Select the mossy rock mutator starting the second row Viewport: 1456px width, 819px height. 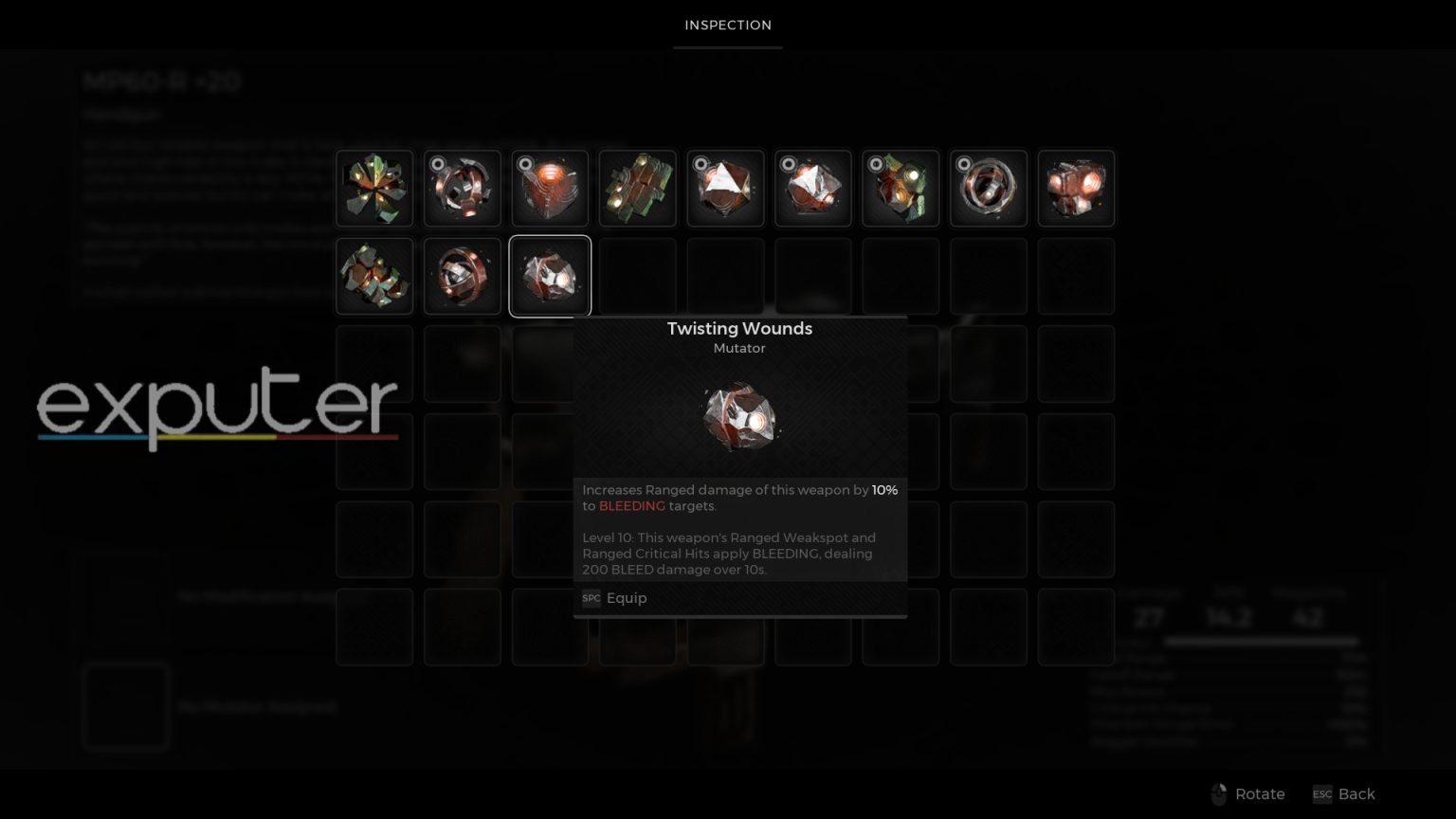(x=374, y=276)
